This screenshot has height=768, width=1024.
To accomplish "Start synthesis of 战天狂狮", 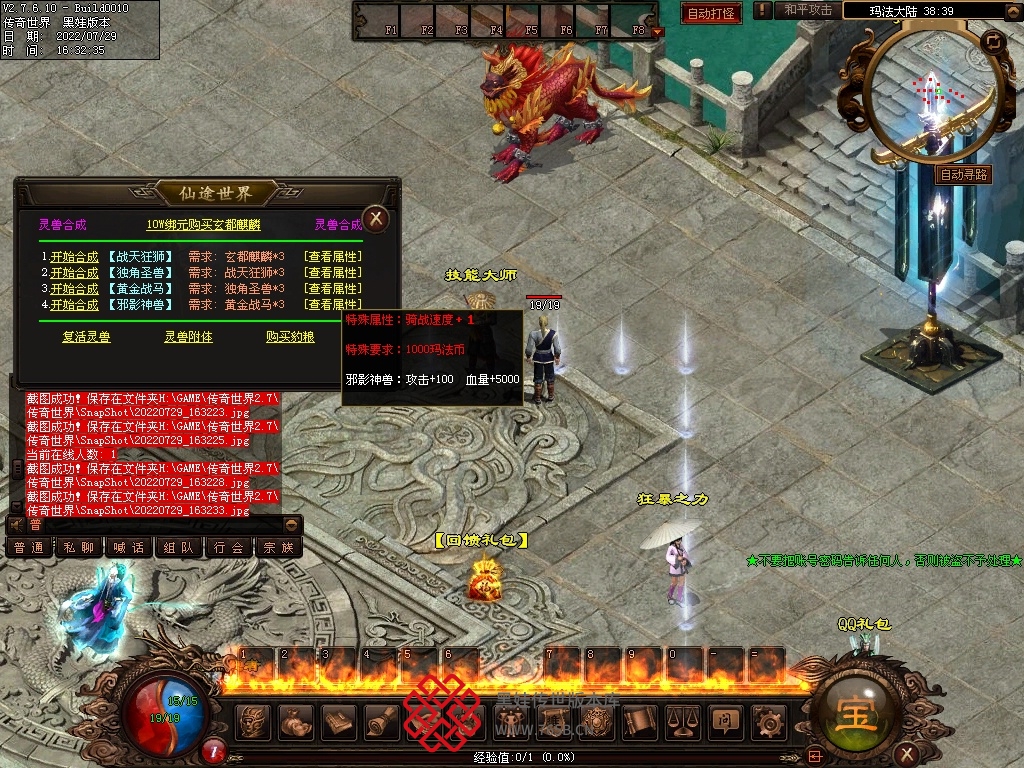I will 74,257.
